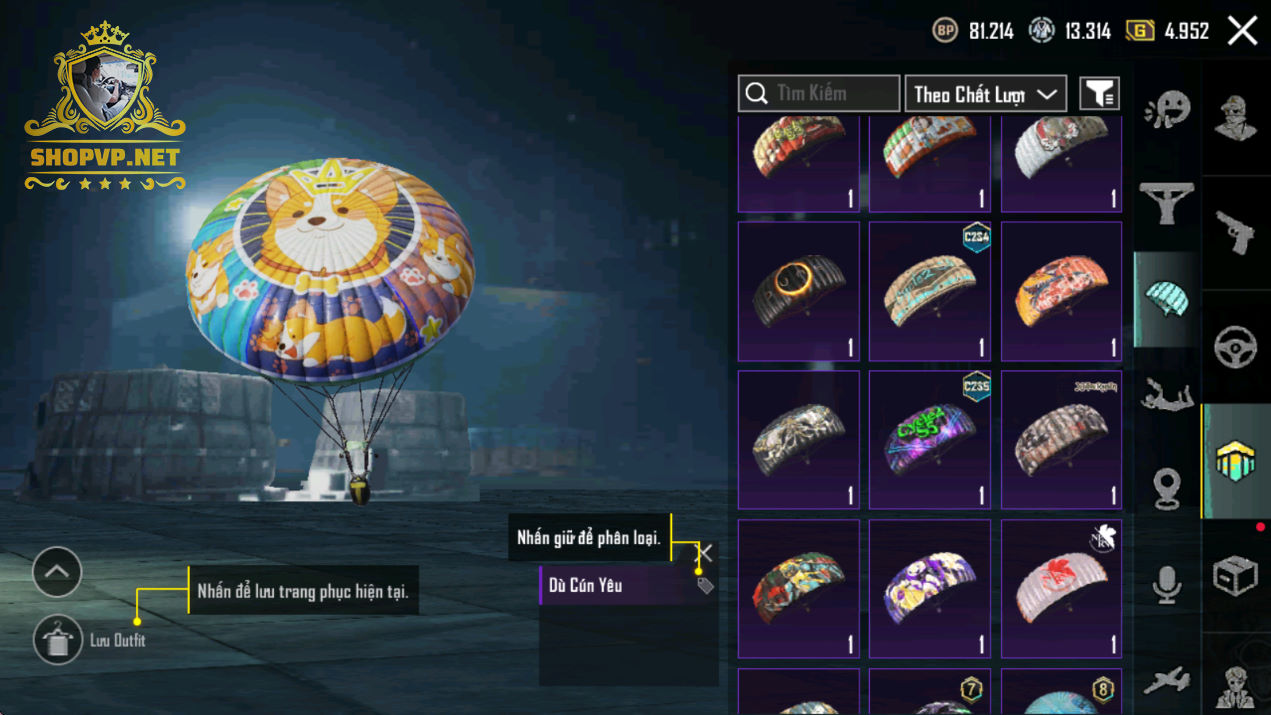The height and width of the screenshot is (715, 1271).
Task: Save current look with Lưu Outfit
Action: (x=58, y=640)
